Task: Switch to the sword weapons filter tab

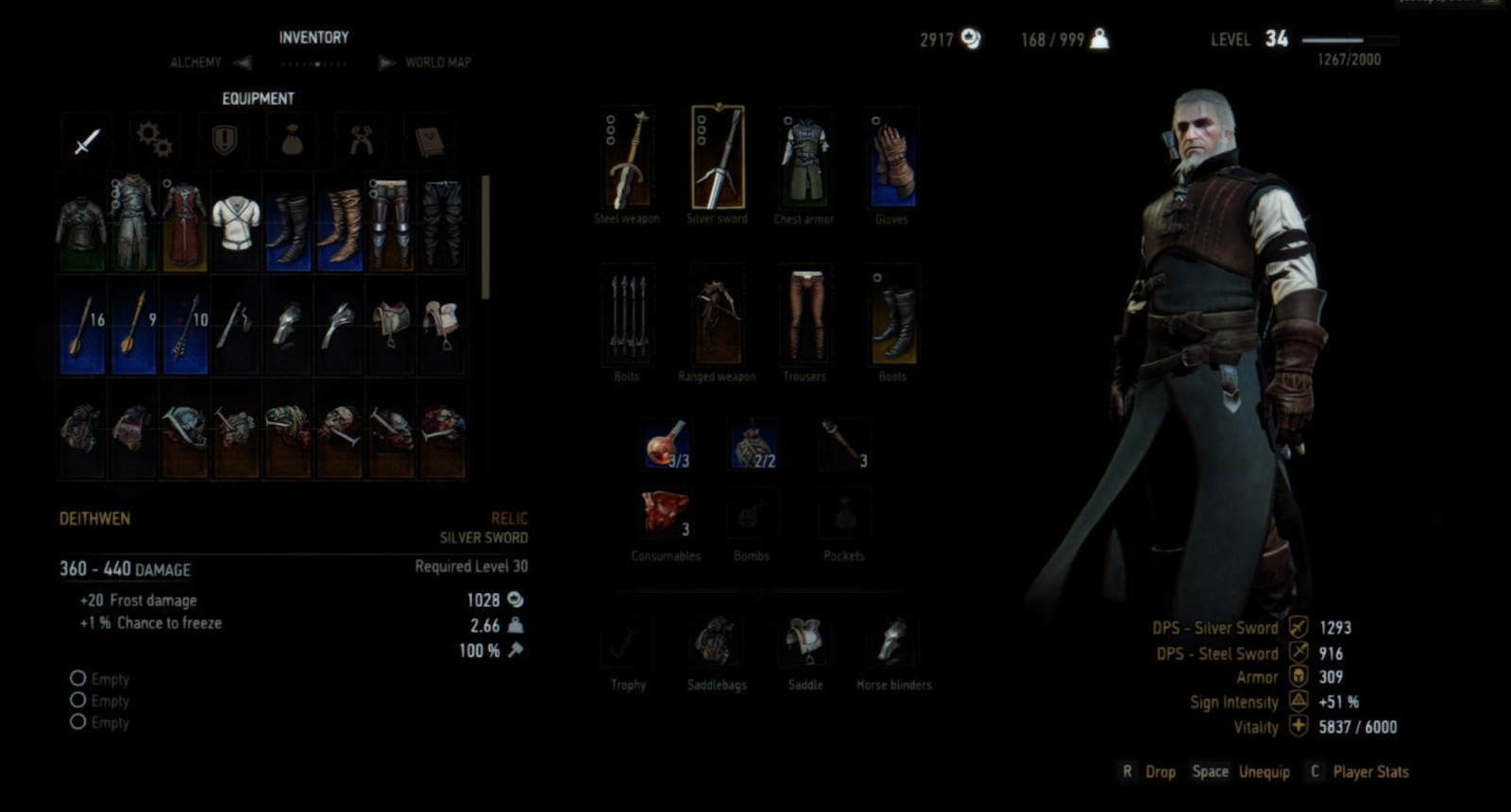Action: point(84,138)
